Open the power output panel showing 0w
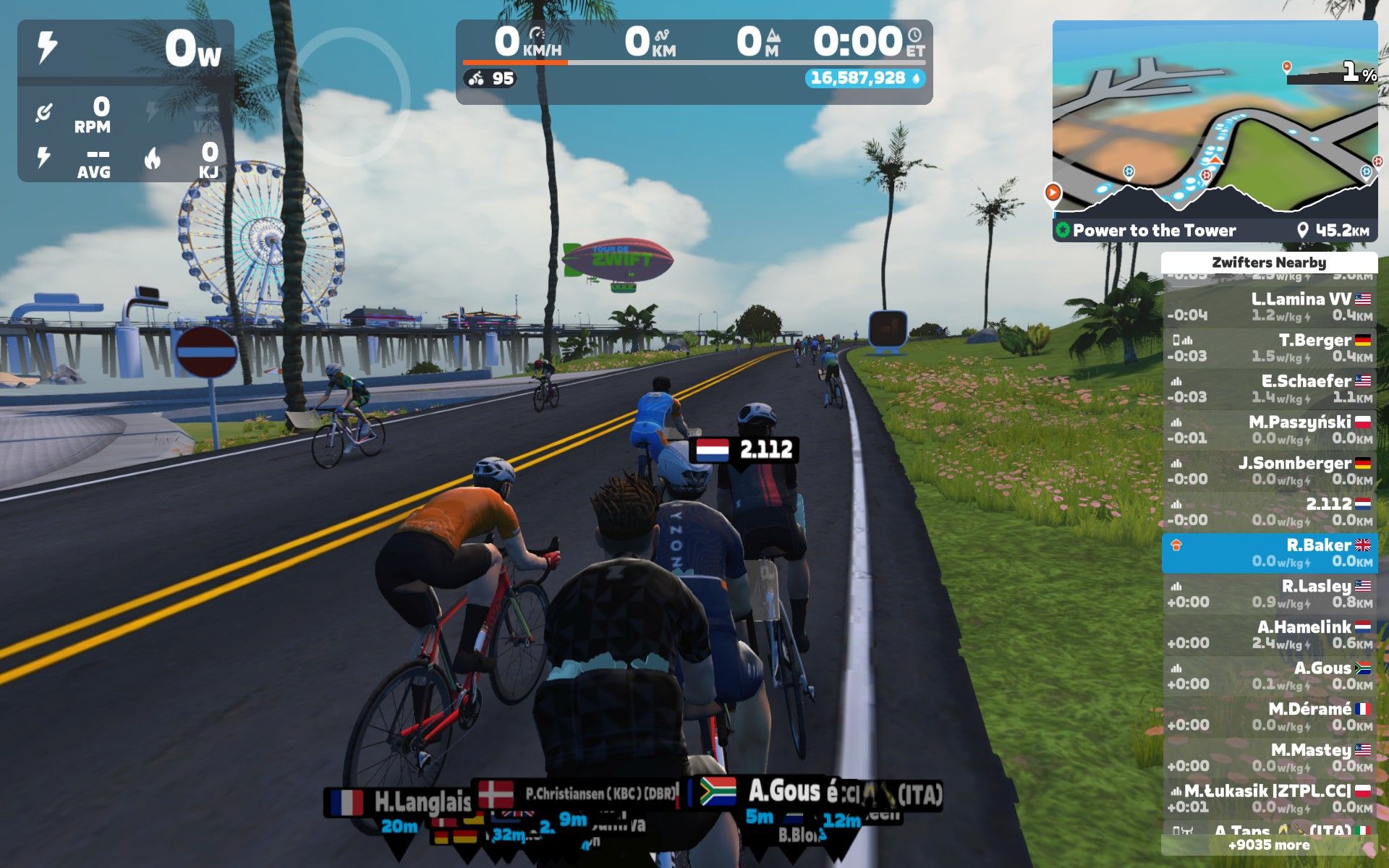 [126, 49]
